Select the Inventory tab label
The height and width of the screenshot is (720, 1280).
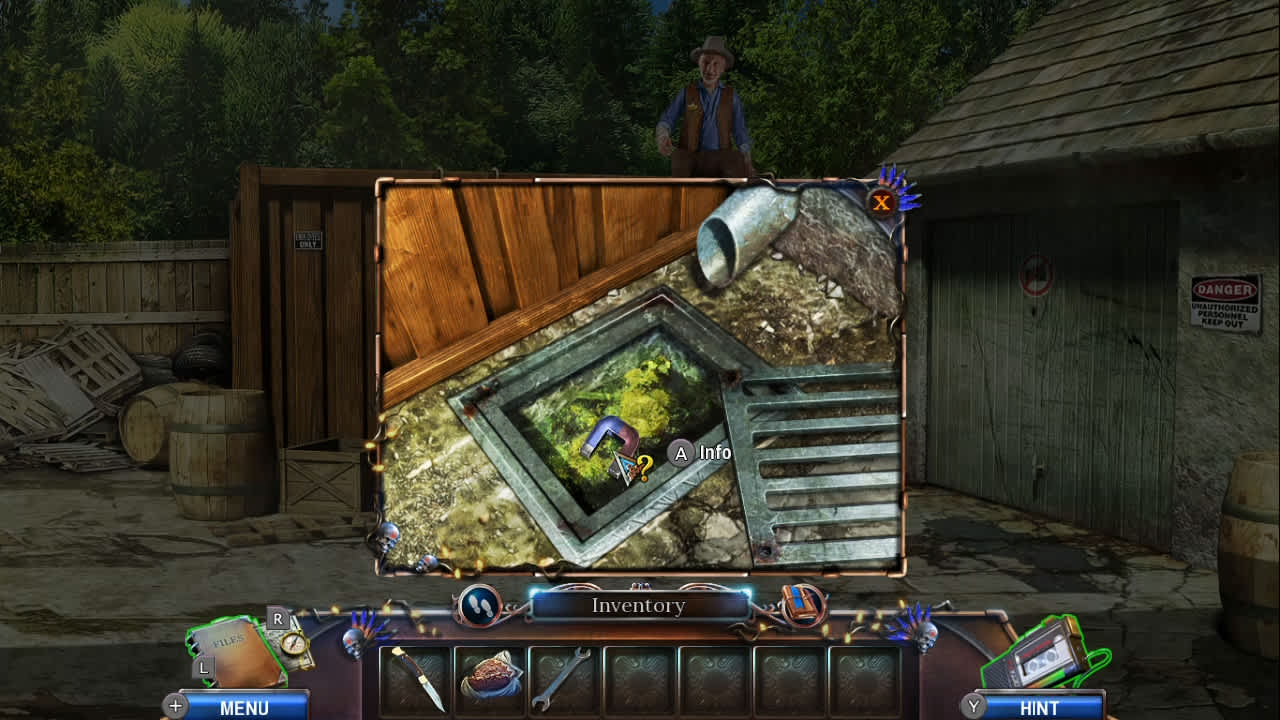tap(638, 605)
